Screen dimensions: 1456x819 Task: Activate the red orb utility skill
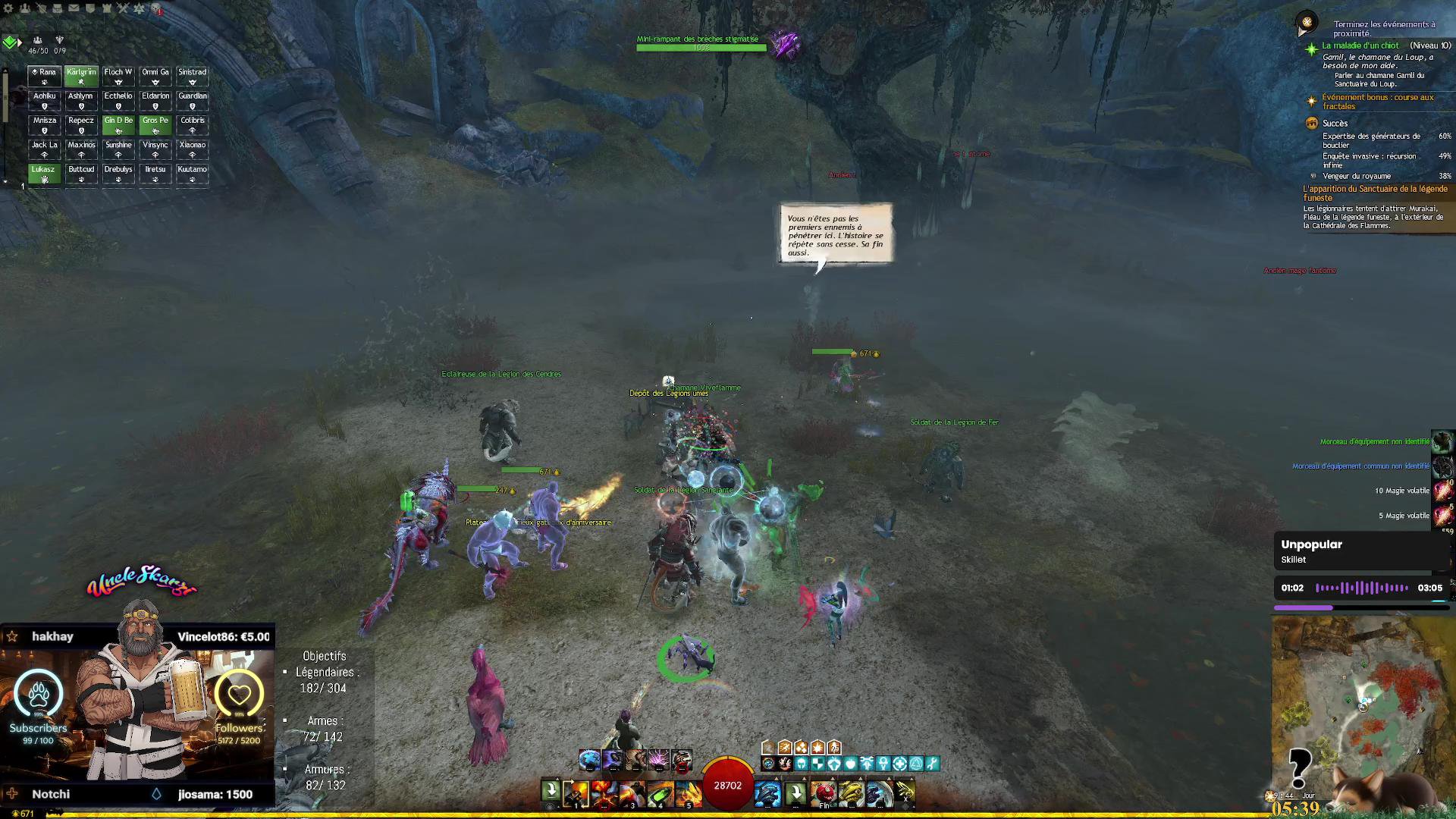point(824,793)
